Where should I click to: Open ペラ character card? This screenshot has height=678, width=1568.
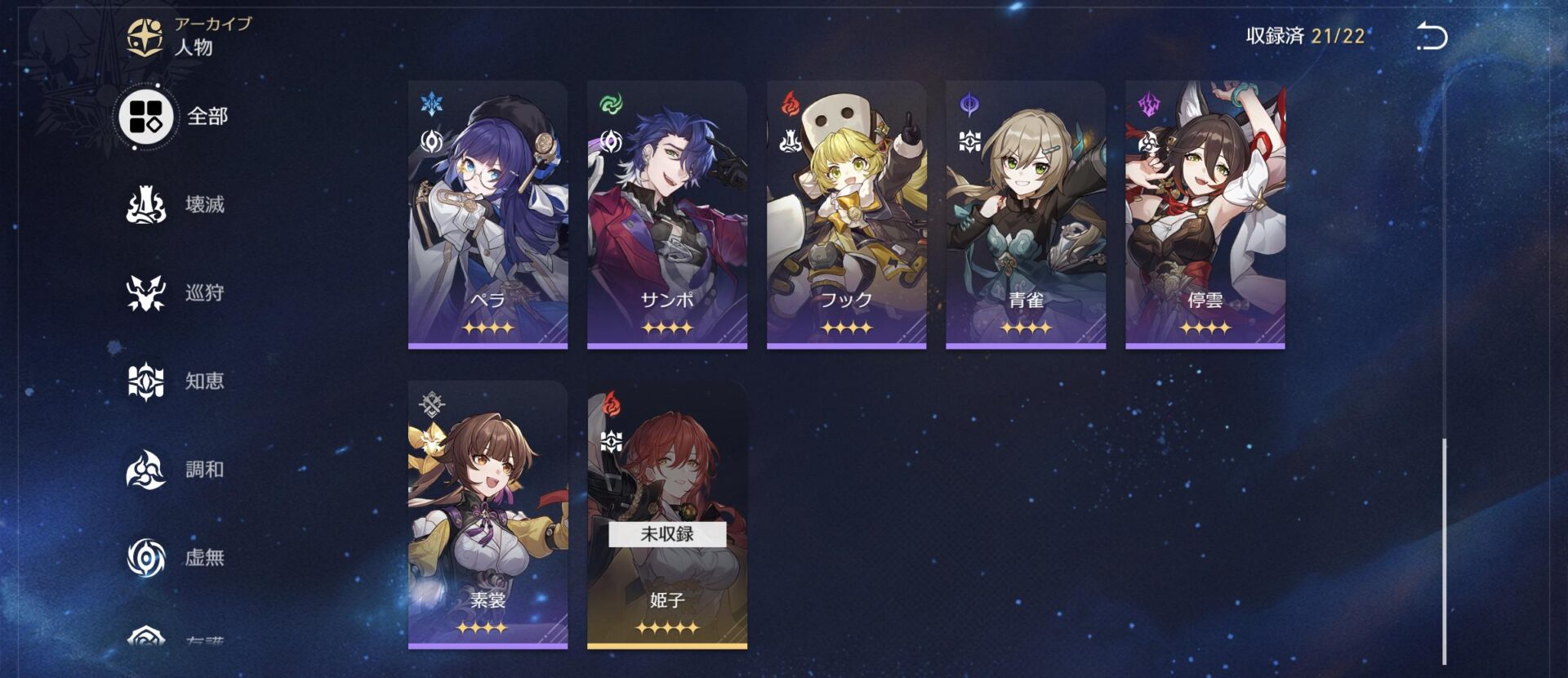pos(488,215)
